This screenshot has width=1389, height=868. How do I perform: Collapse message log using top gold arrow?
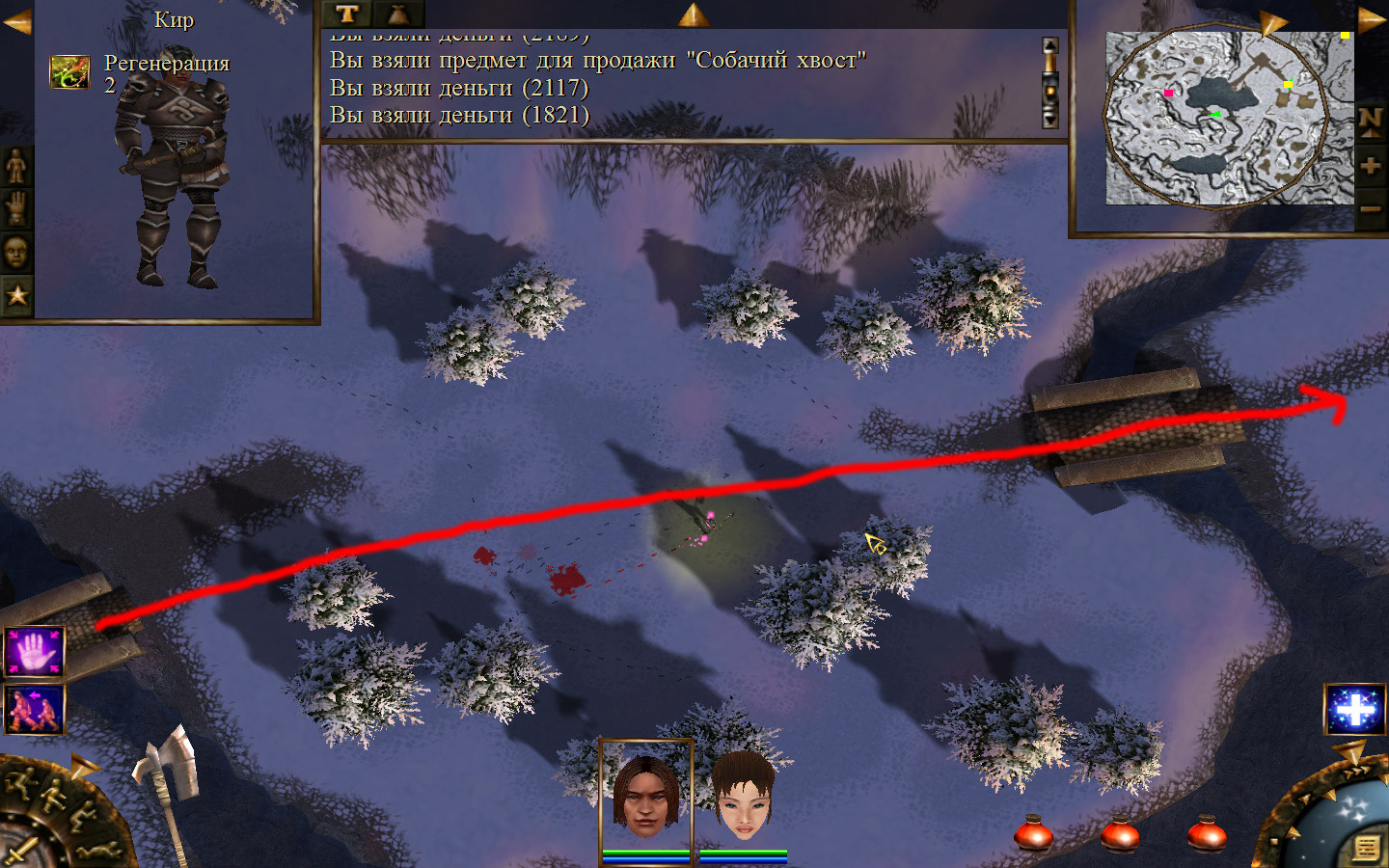tap(693, 14)
